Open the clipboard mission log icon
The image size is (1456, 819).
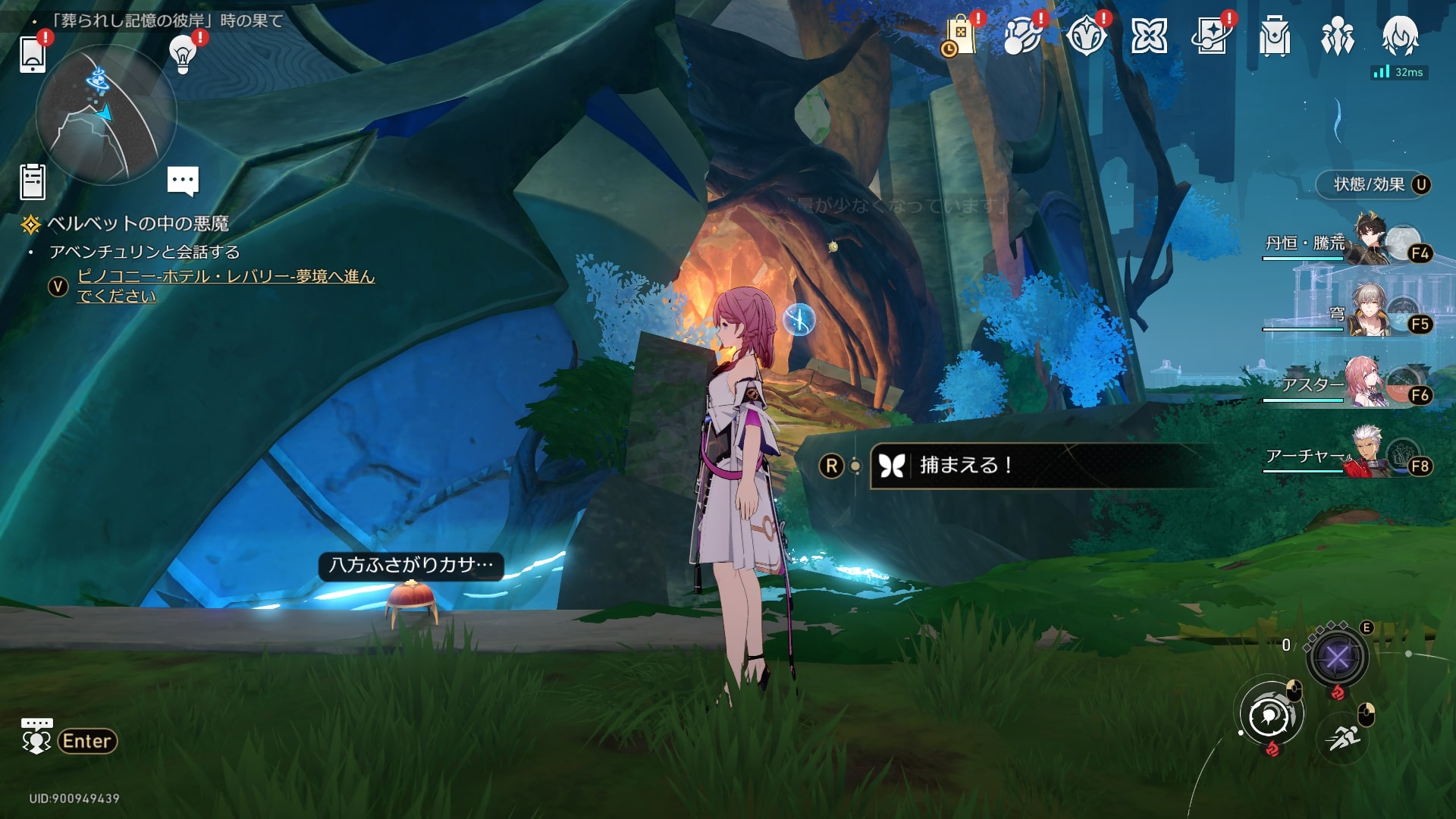[x=33, y=182]
